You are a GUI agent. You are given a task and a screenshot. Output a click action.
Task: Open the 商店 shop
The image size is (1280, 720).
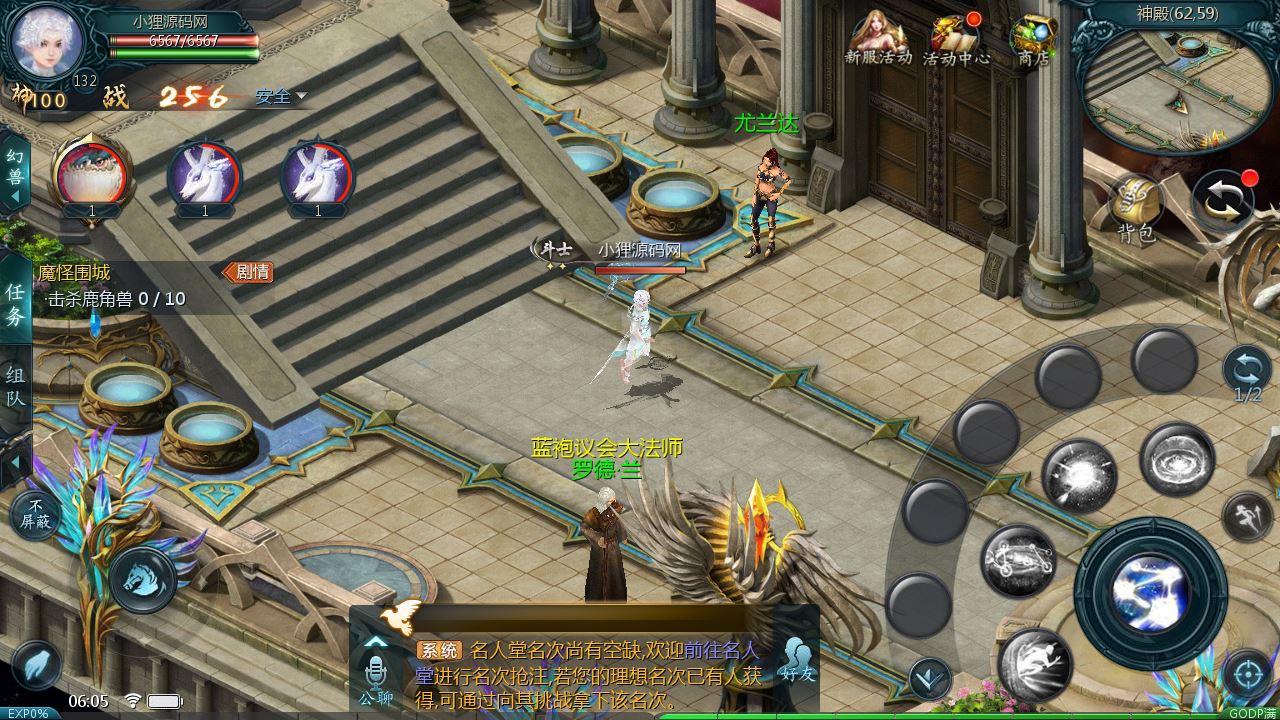point(1033,38)
